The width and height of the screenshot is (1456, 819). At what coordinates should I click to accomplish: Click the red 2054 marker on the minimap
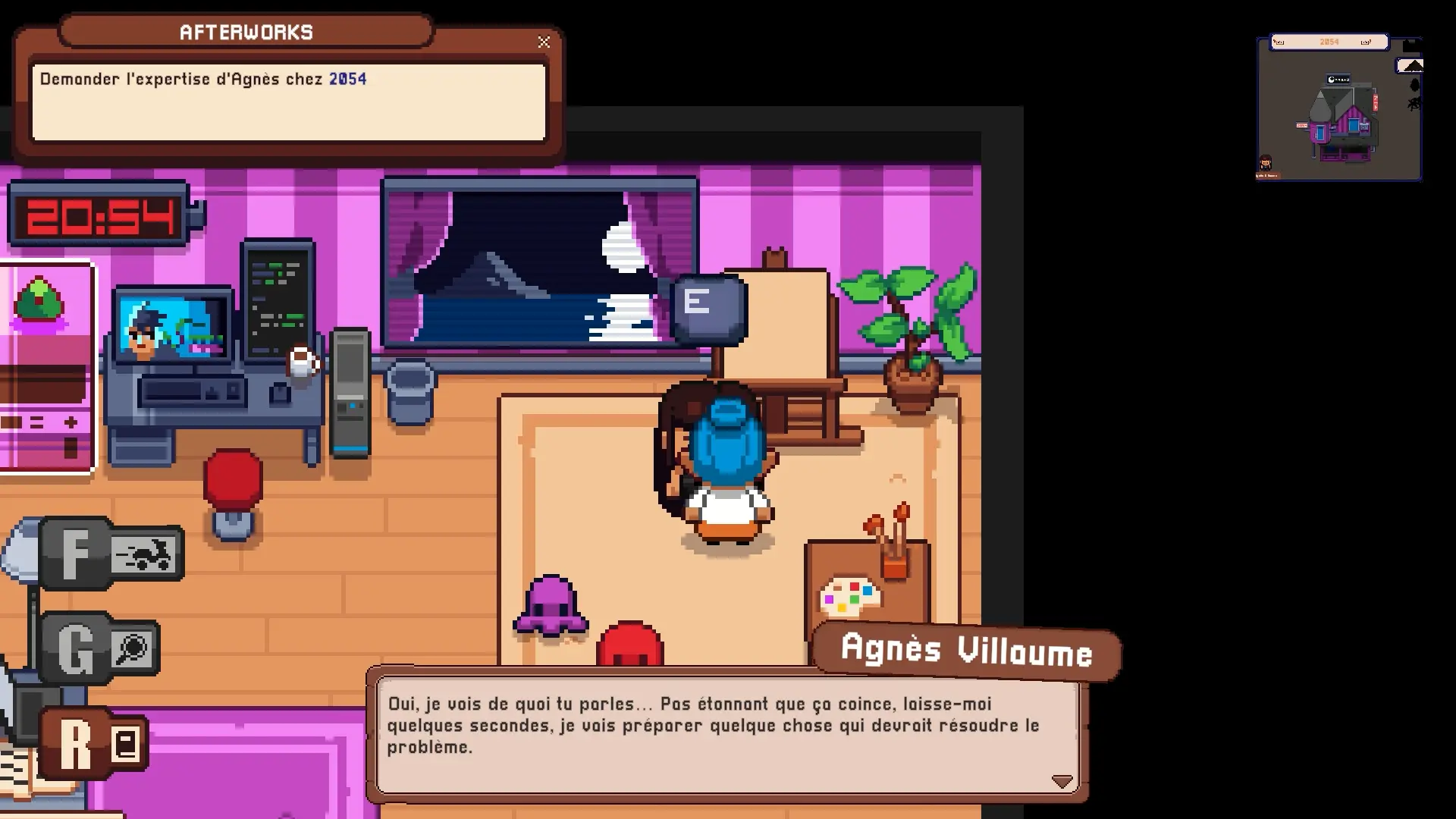tap(1302, 125)
